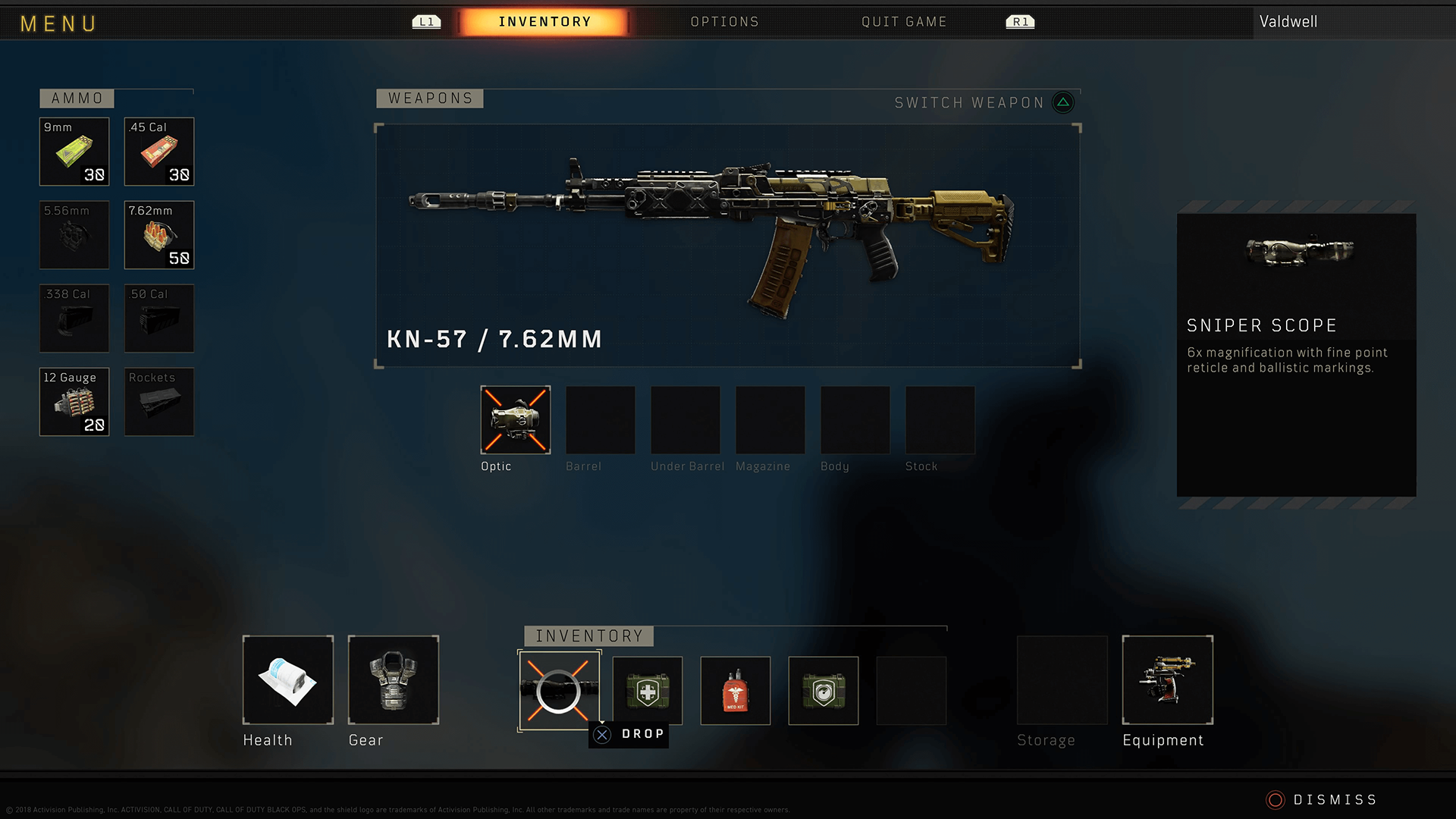The height and width of the screenshot is (819, 1456).
Task: Choose the green first aid box item
Action: pos(648,691)
